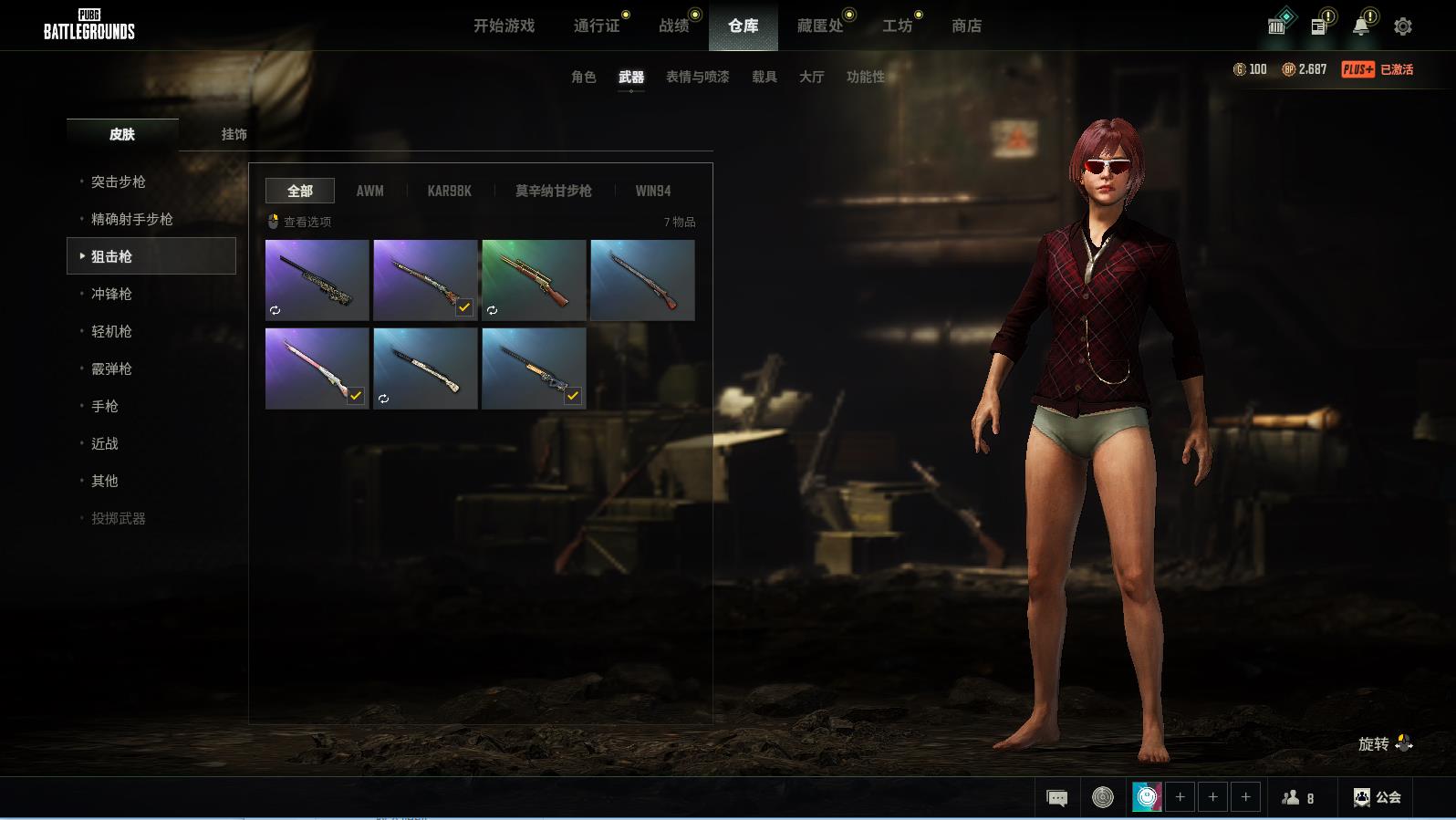Open the 开始游戏 start game tab
The width and height of the screenshot is (1456, 820).
tap(504, 26)
